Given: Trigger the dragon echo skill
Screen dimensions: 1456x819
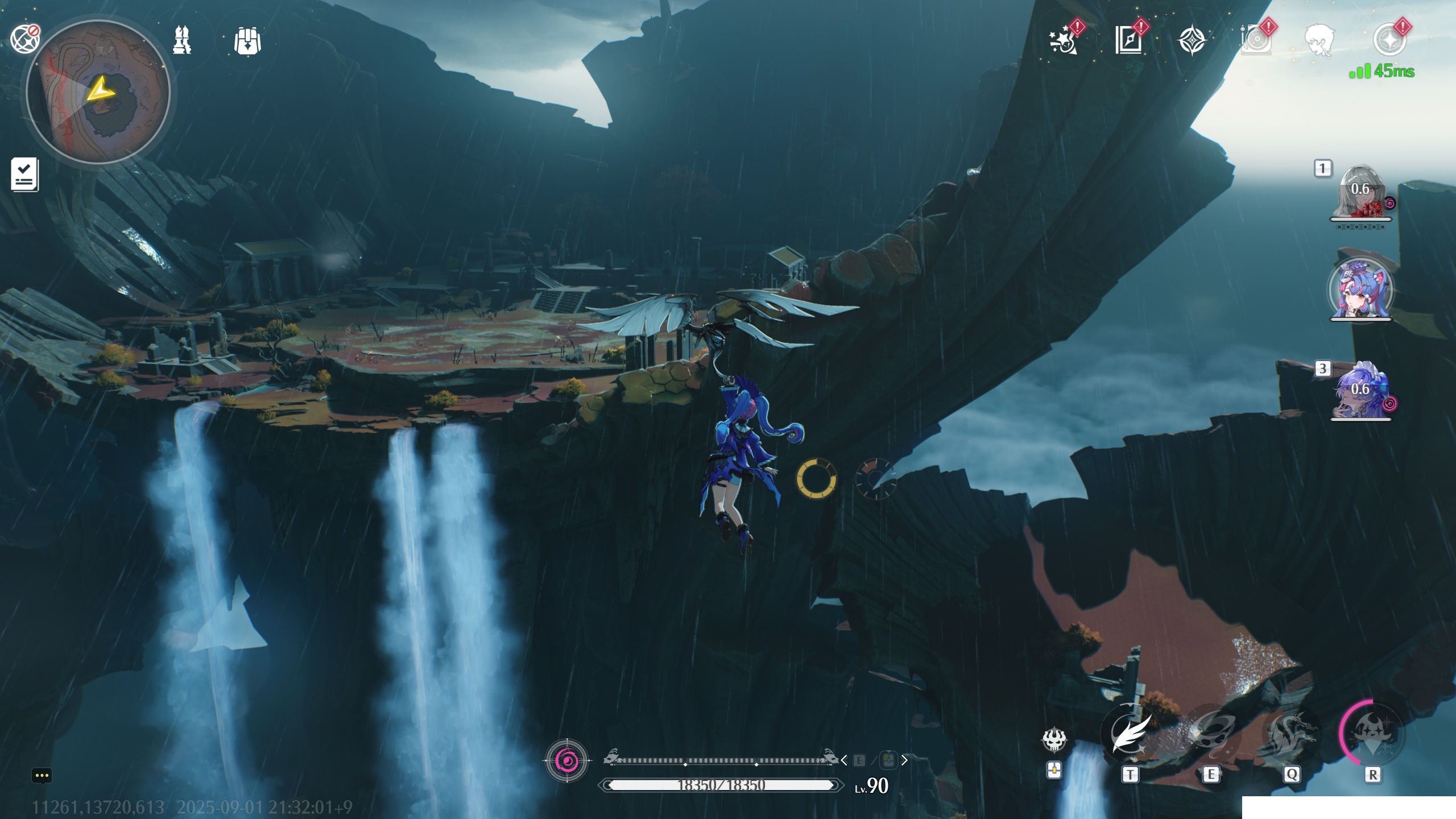Looking at the screenshot, I should coord(1292,733).
